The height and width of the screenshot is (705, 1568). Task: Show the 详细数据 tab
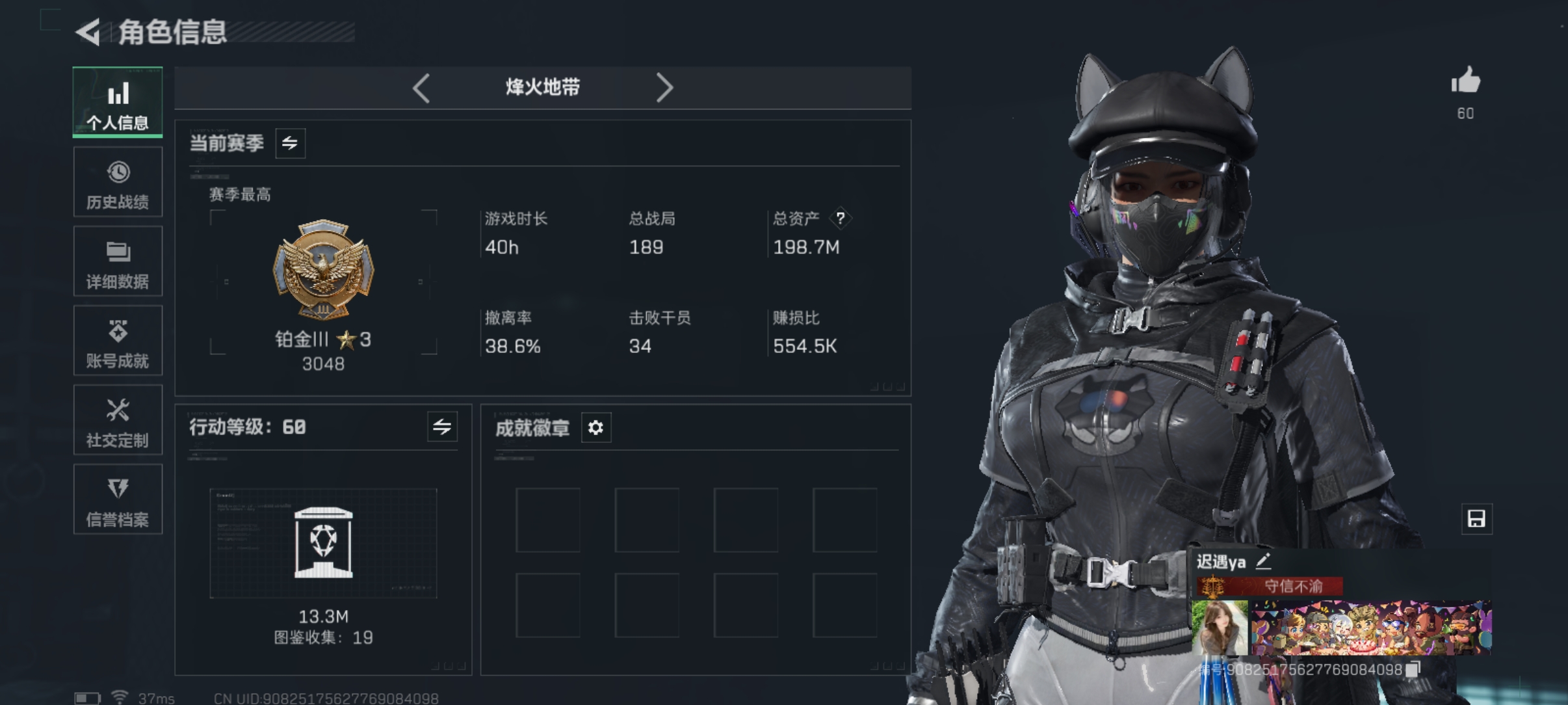coord(118,261)
